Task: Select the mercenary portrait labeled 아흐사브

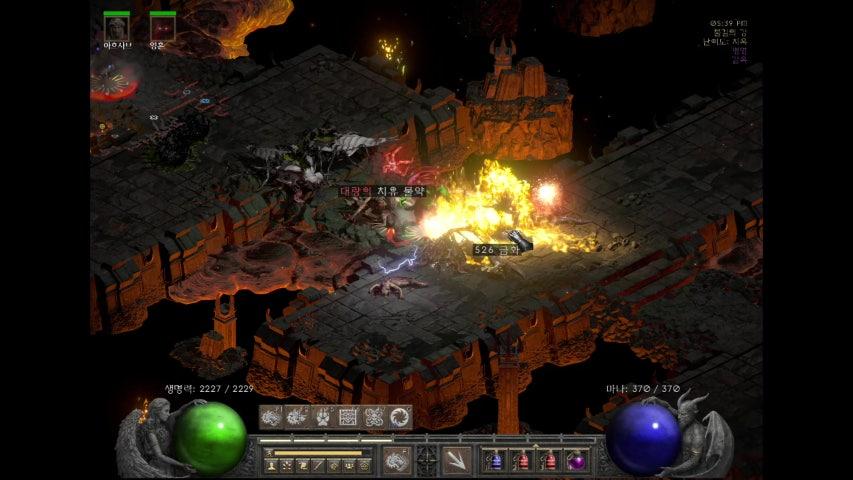Action: click(x=117, y=27)
